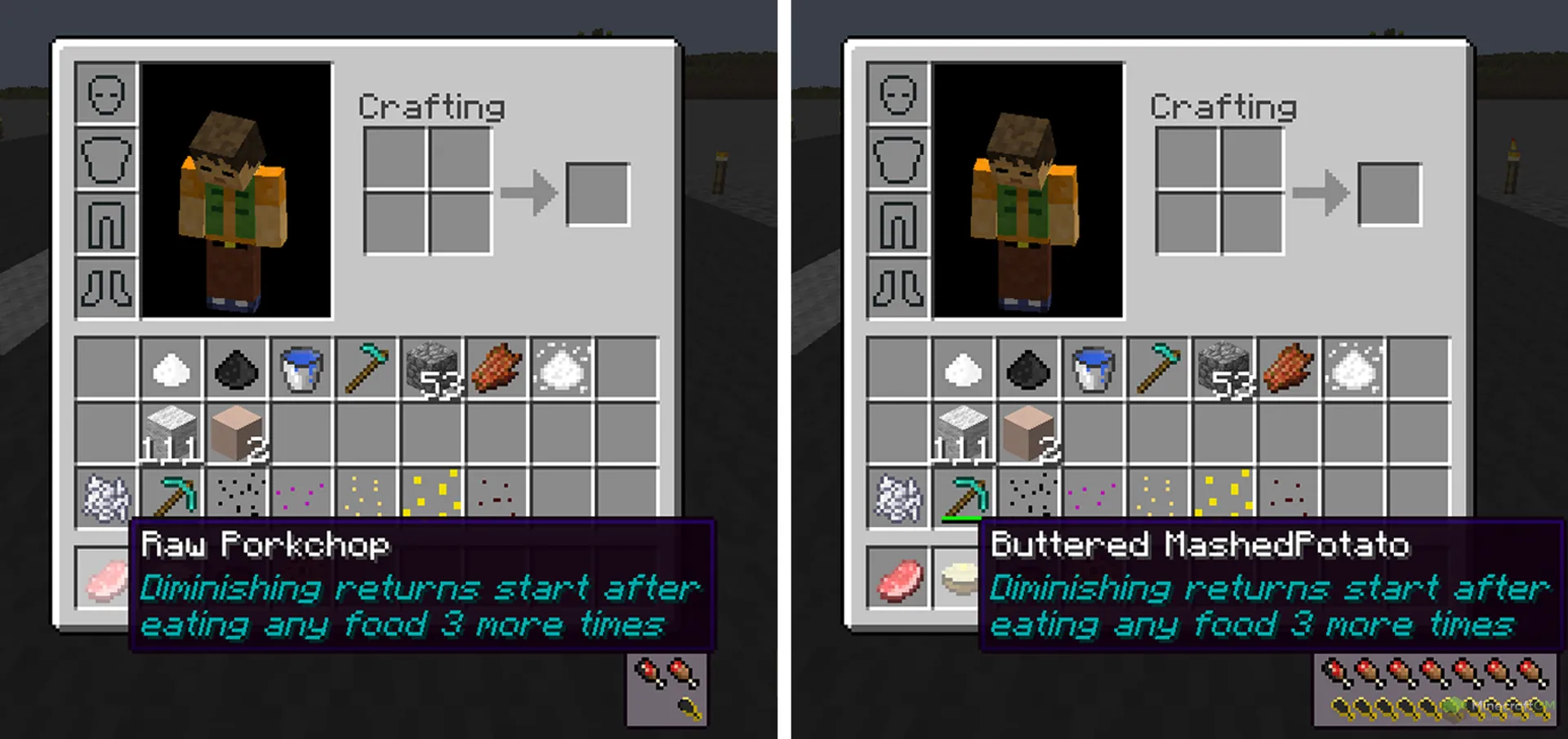Choose the diamond hoe in the right inventory
Viewport: 1568px width, 739px height.
[x=1159, y=368]
